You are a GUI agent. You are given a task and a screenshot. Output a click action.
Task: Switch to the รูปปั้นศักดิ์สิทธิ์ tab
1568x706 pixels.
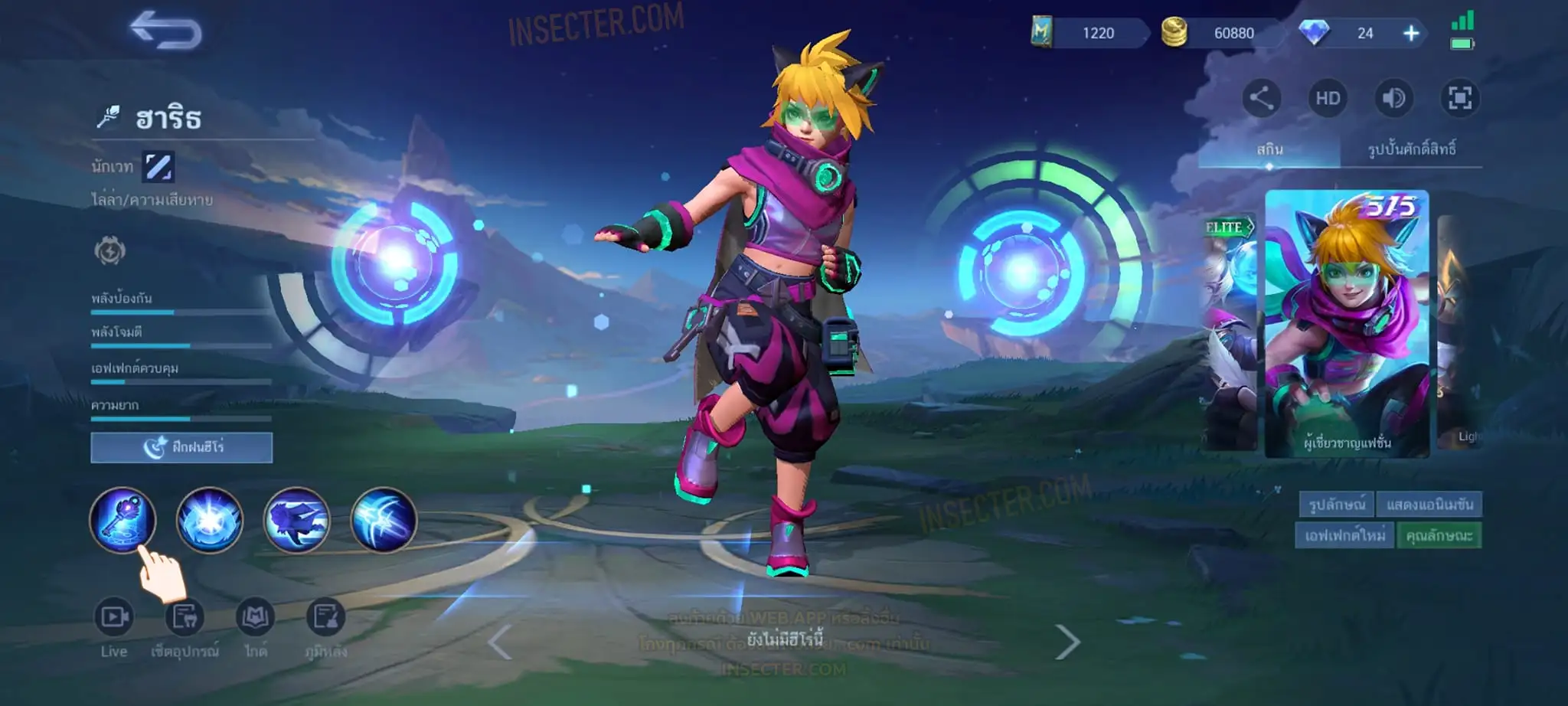pyautogui.click(x=1411, y=149)
